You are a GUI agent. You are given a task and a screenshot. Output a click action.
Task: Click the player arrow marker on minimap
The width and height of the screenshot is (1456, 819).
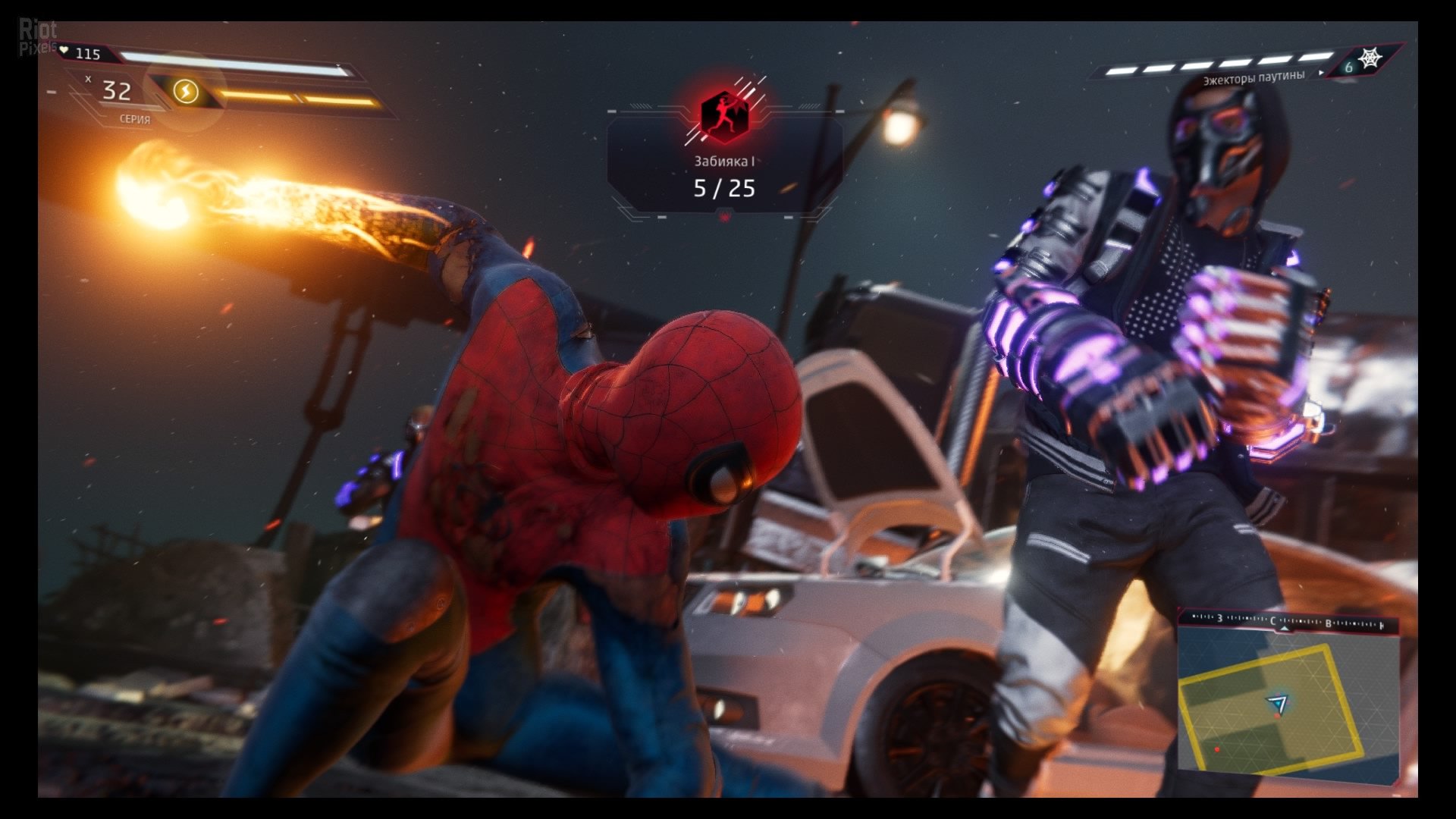[1279, 703]
